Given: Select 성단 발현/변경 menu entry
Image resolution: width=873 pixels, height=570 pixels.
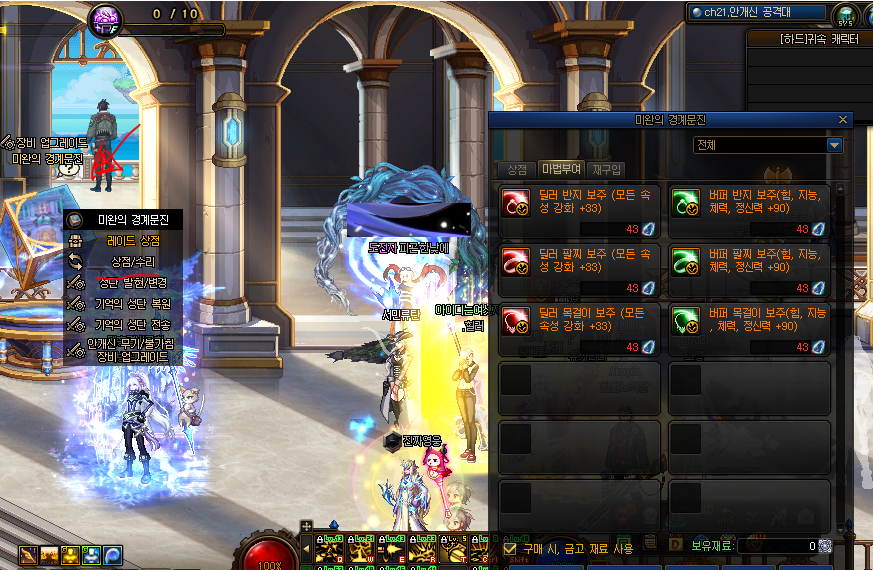Looking at the screenshot, I should coord(133,283).
